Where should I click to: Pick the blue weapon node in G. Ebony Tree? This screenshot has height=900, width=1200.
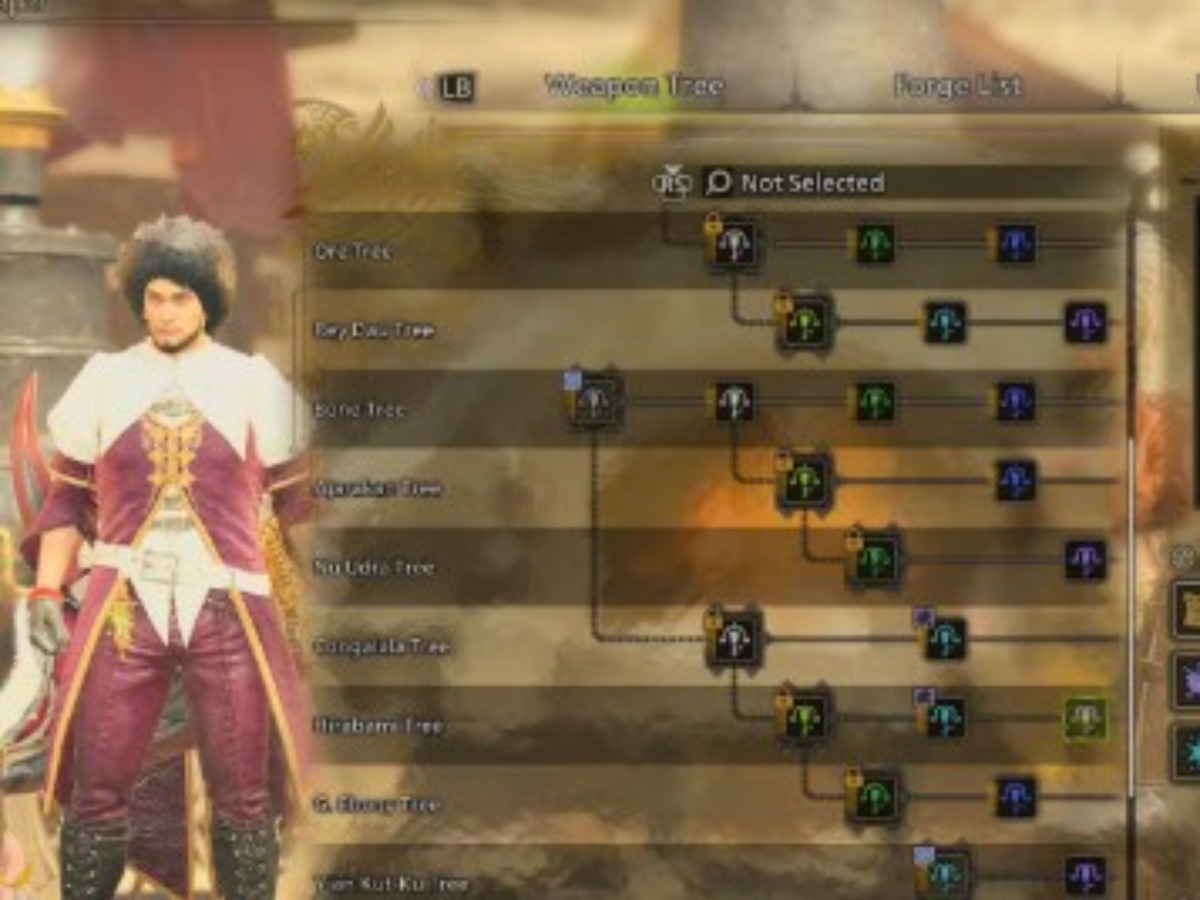coord(1016,797)
